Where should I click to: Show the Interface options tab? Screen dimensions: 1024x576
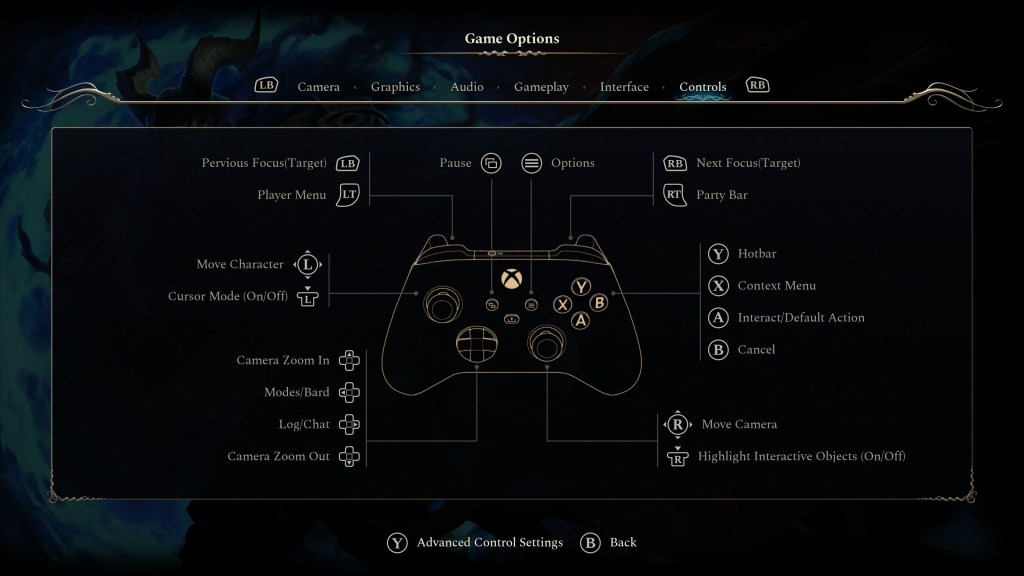click(x=624, y=87)
